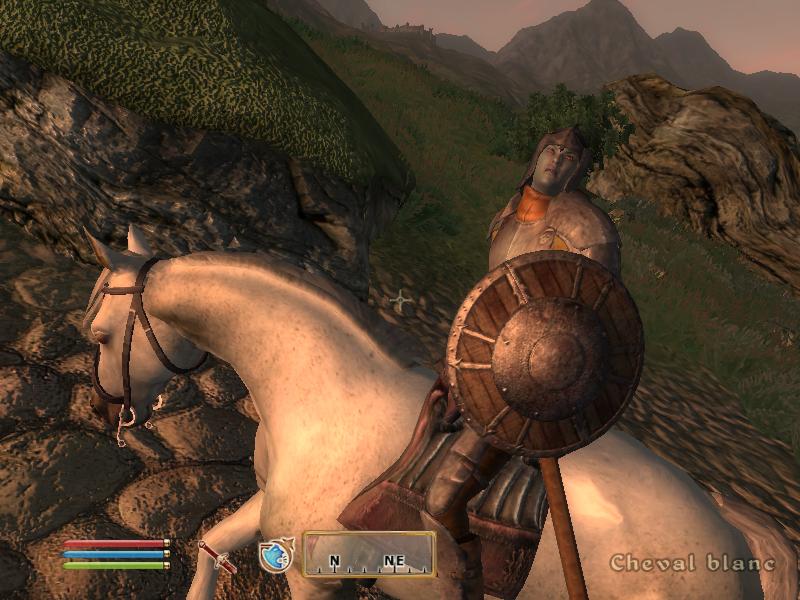Click the equipped sword weapon icon
The height and width of the screenshot is (600, 800).
[217, 557]
